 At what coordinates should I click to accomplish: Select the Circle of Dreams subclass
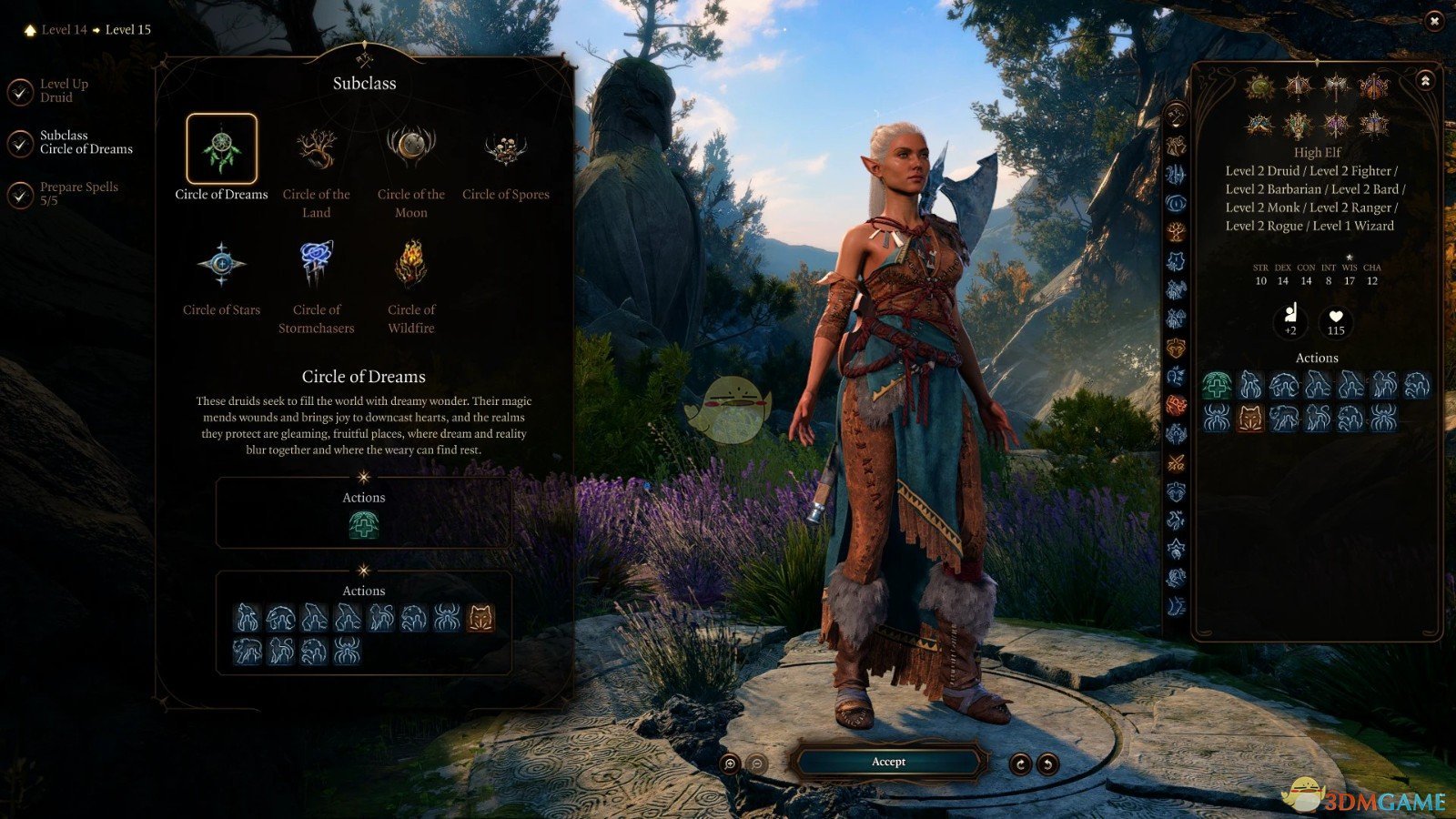click(x=221, y=149)
